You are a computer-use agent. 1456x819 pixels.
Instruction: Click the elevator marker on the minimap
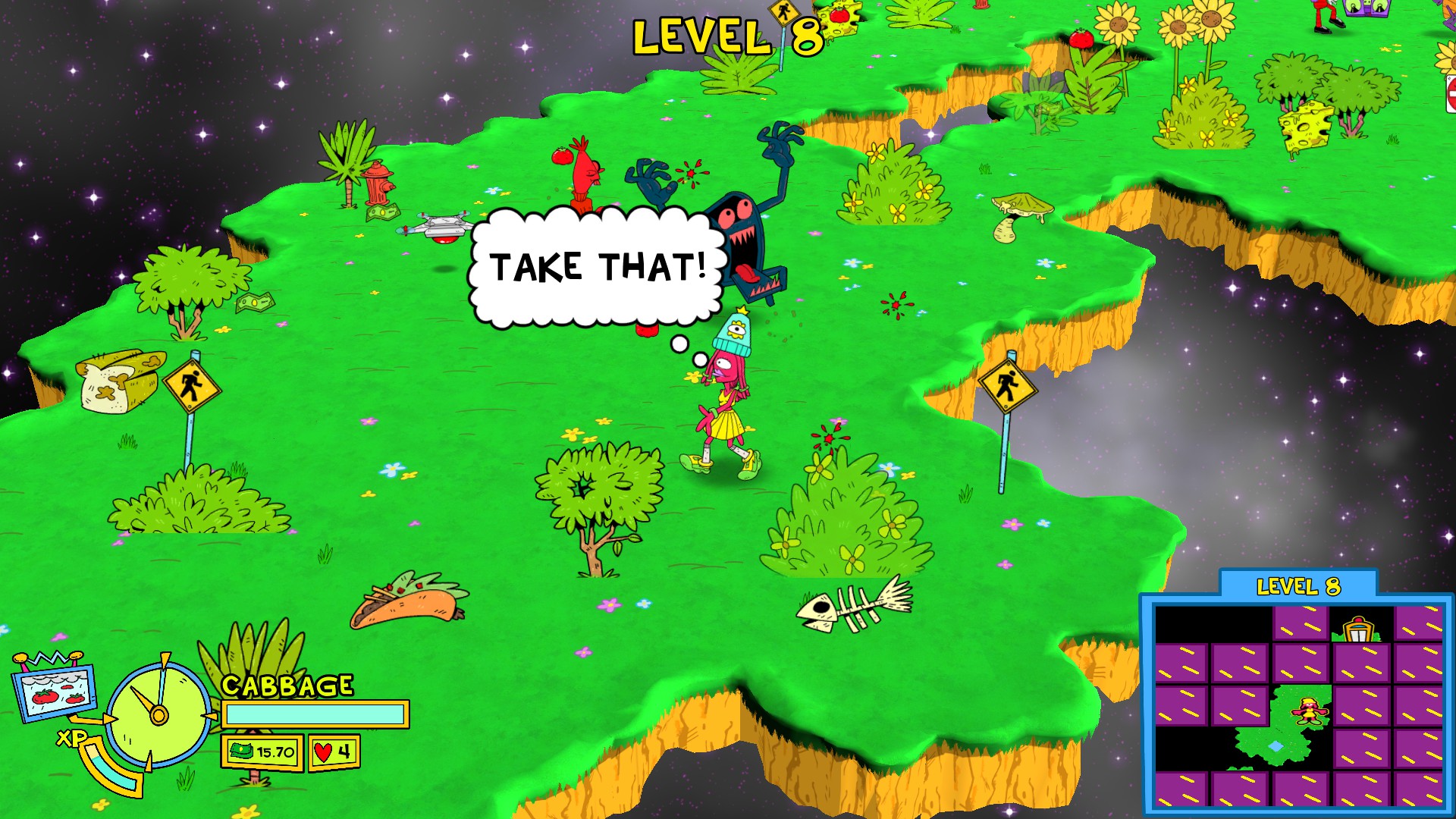pyautogui.click(x=1358, y=629)
